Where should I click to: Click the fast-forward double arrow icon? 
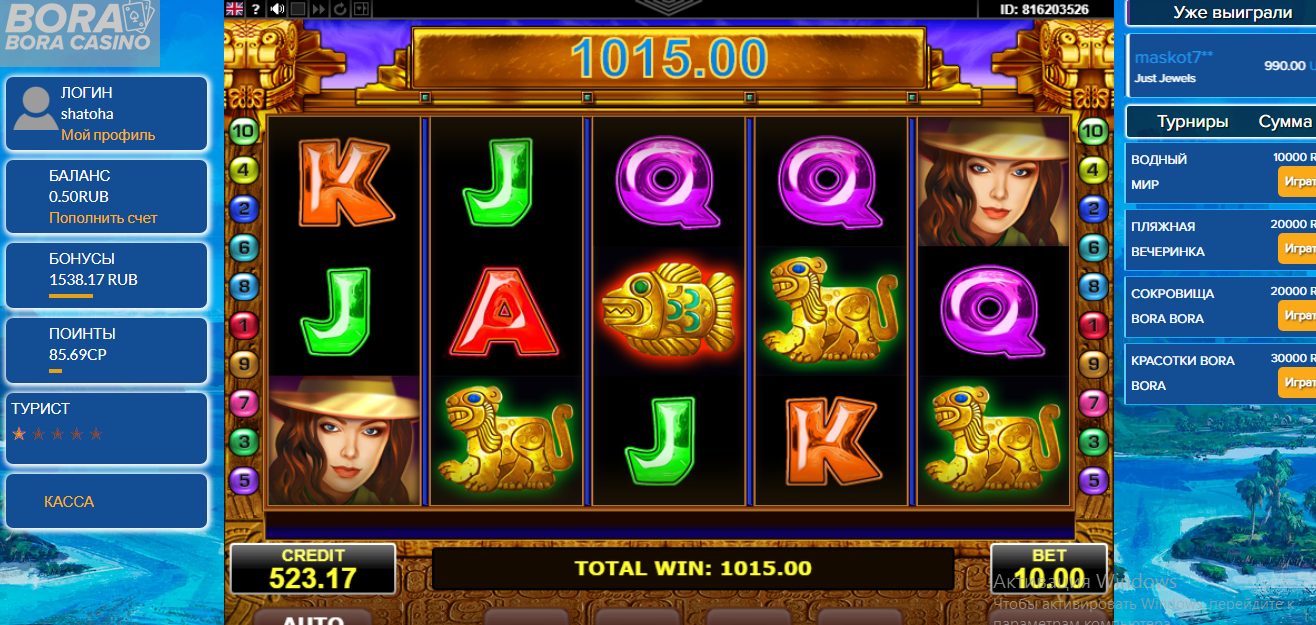coord(319,9)
